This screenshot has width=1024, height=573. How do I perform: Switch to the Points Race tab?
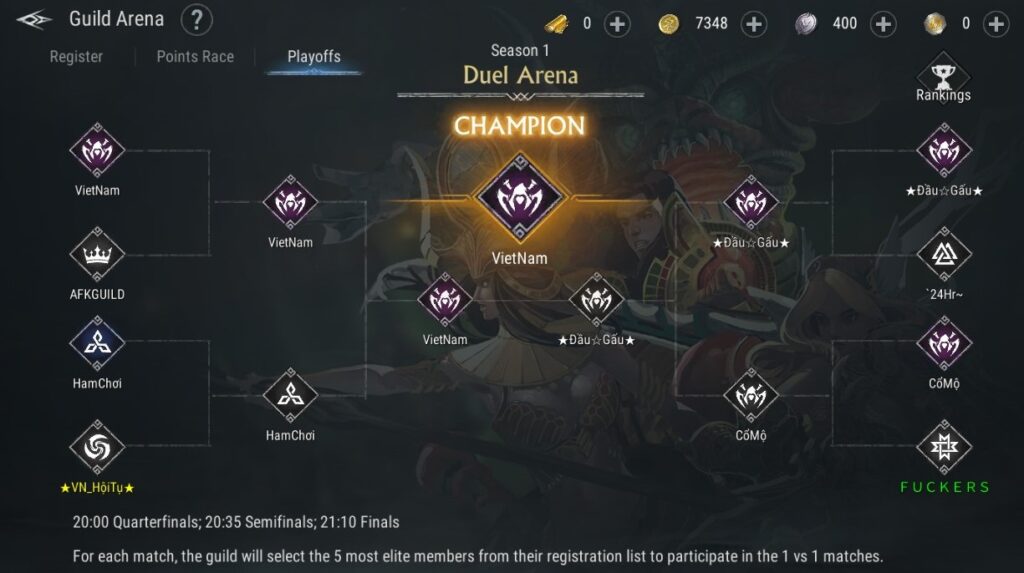(195, 57)
